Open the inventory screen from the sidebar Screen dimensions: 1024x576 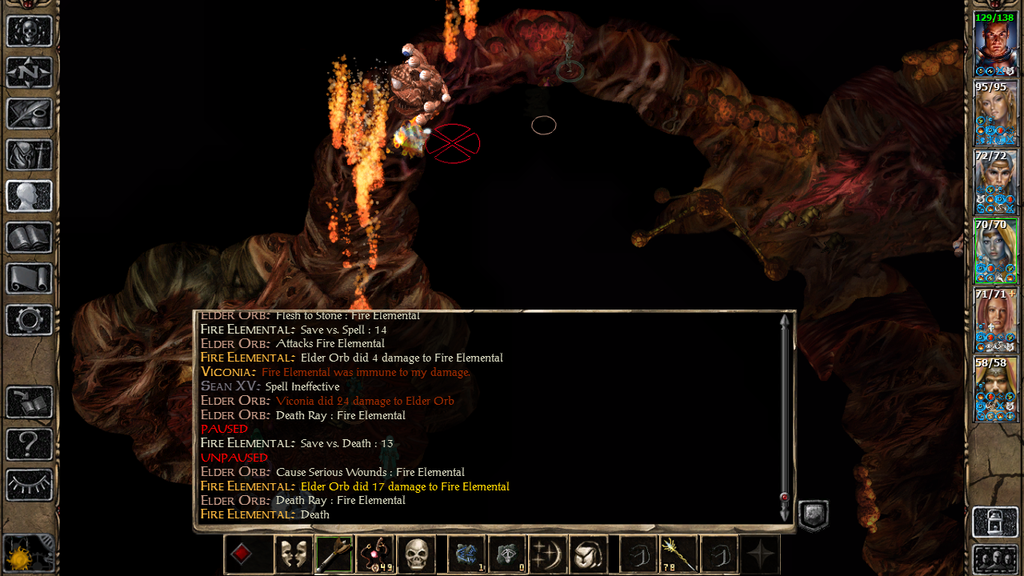pyautogui.click(x=29, y=154)
